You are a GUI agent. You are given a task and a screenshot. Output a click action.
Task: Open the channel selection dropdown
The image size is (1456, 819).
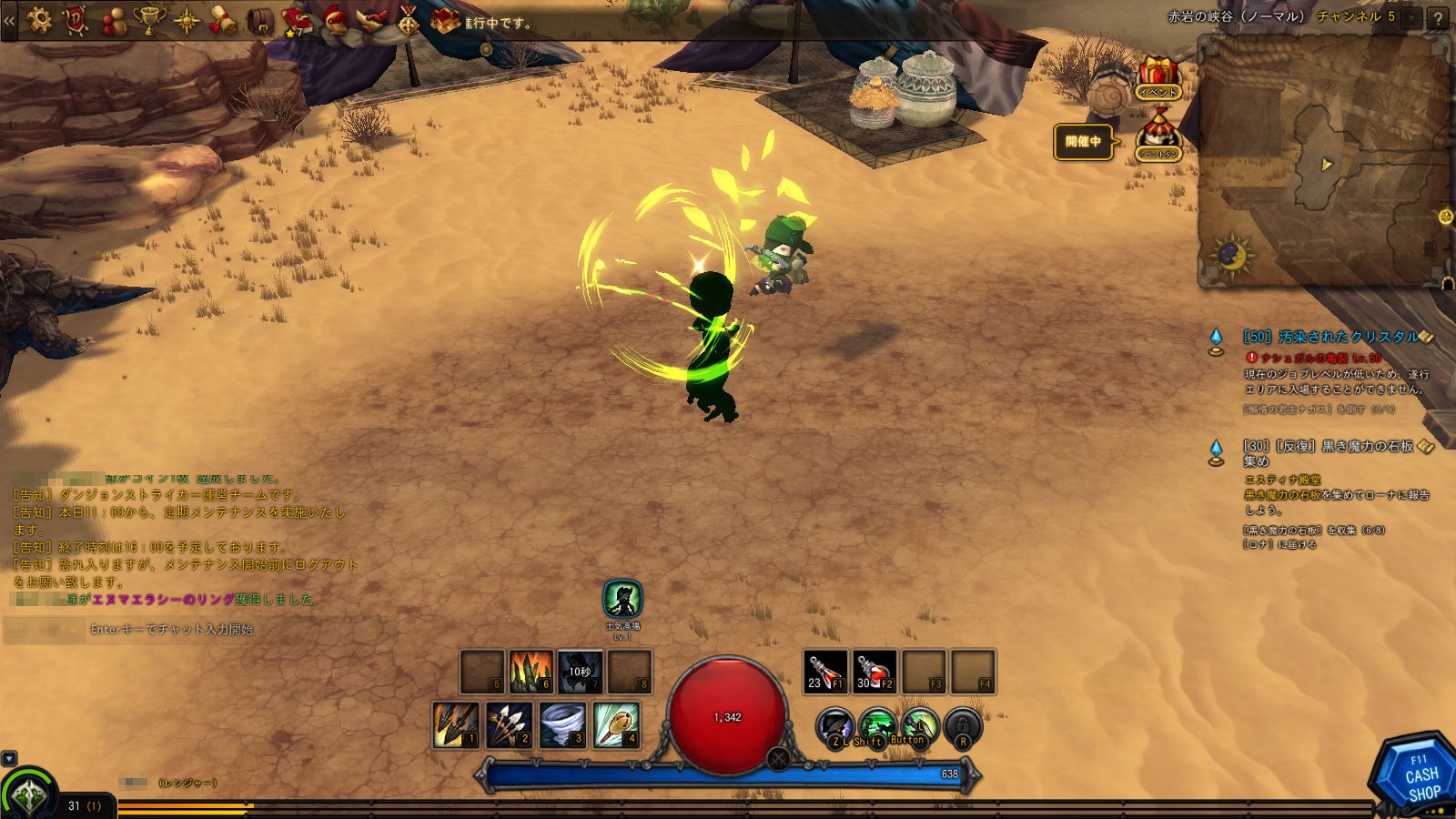click(1411, 17)
